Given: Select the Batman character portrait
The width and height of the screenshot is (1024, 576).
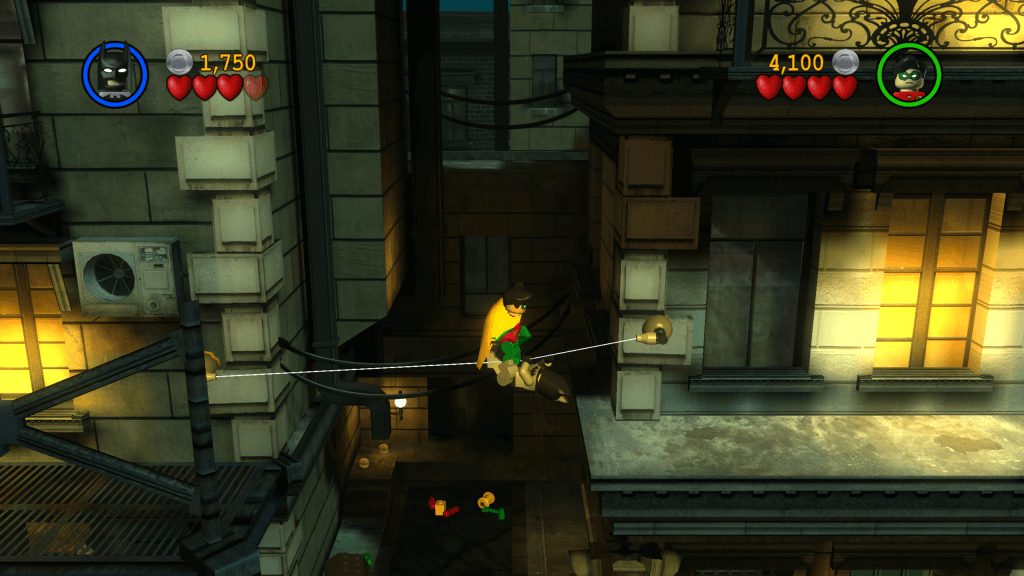Looking at the screenshot, I should pos(115,73).
